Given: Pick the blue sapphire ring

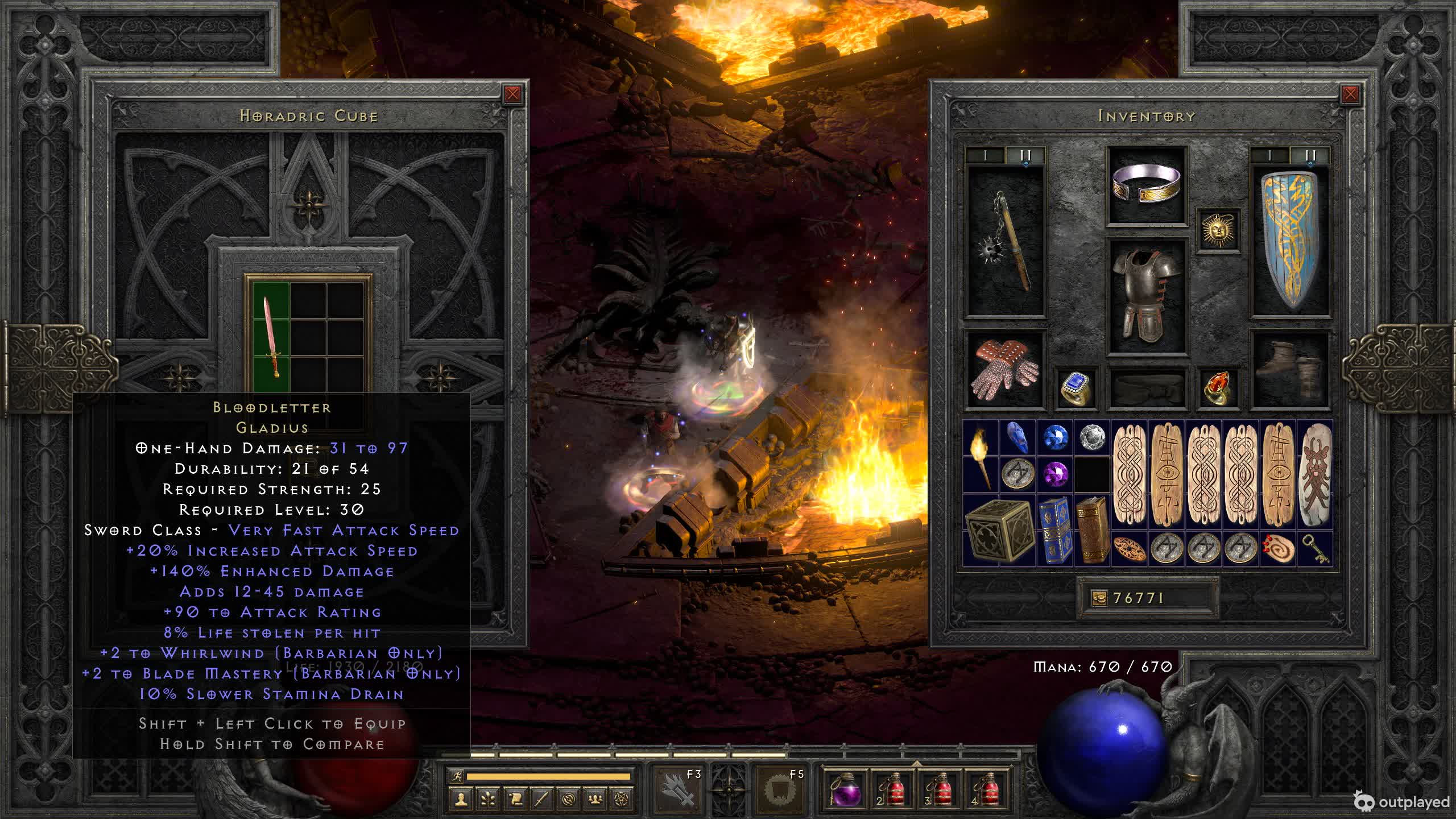Looking at the screenshot, I should pyautogui.click(x=1075, y=388).
